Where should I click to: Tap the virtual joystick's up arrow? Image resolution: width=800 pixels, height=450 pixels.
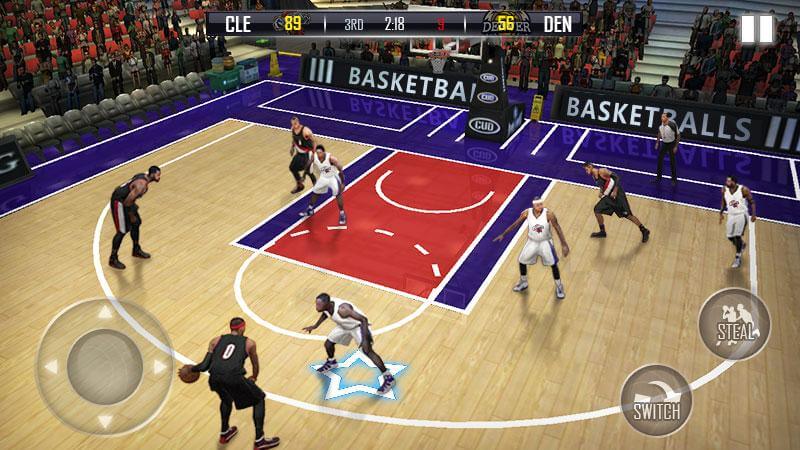[104, 312]
